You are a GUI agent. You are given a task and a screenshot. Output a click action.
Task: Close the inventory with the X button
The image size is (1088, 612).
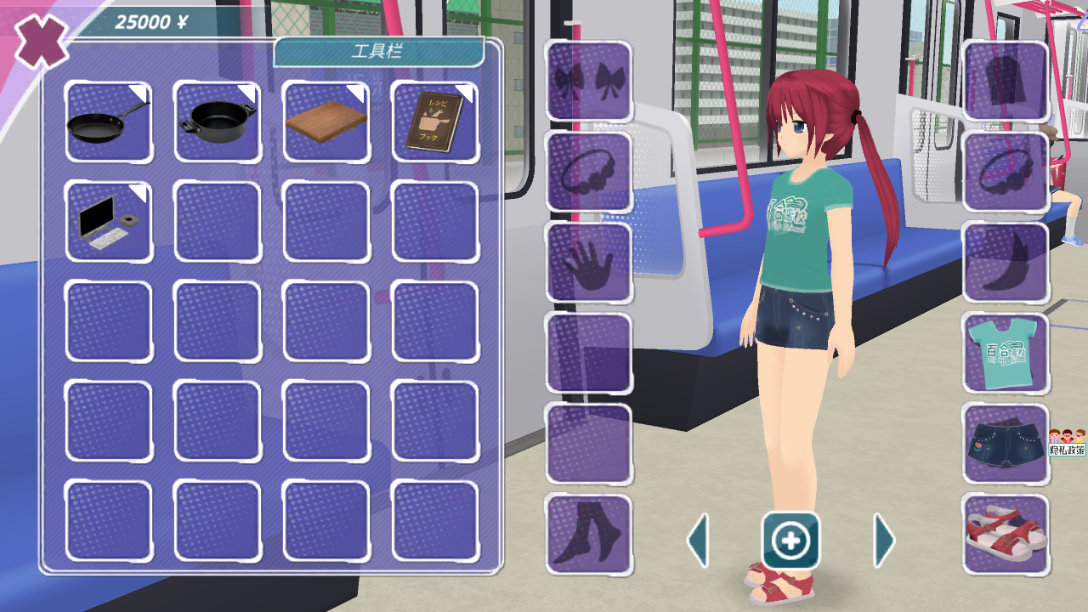pyautogui.click(x=38, y=41)
